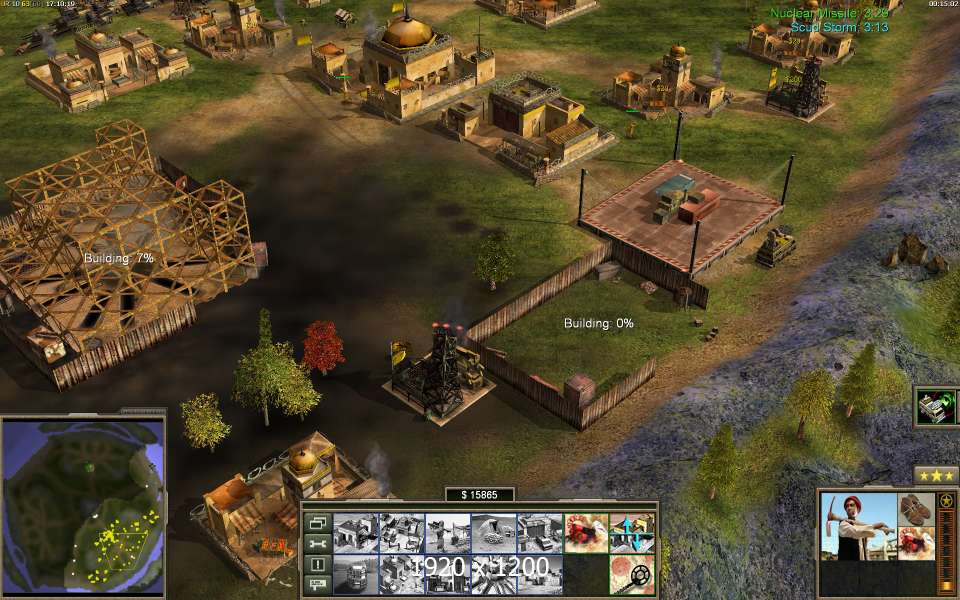Click the exclamation mark button

pyautogui.click(x=317, y=564)
